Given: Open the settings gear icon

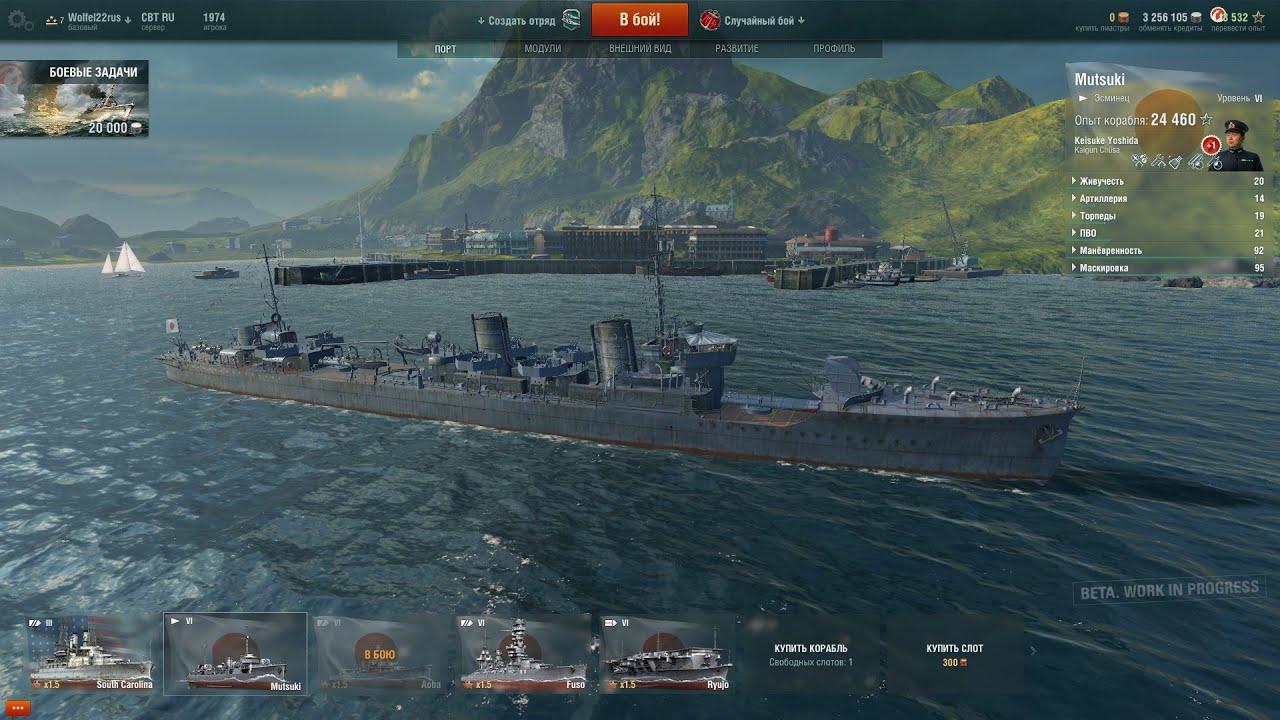Looking at the screenshot, I should [x=20, y=20].
